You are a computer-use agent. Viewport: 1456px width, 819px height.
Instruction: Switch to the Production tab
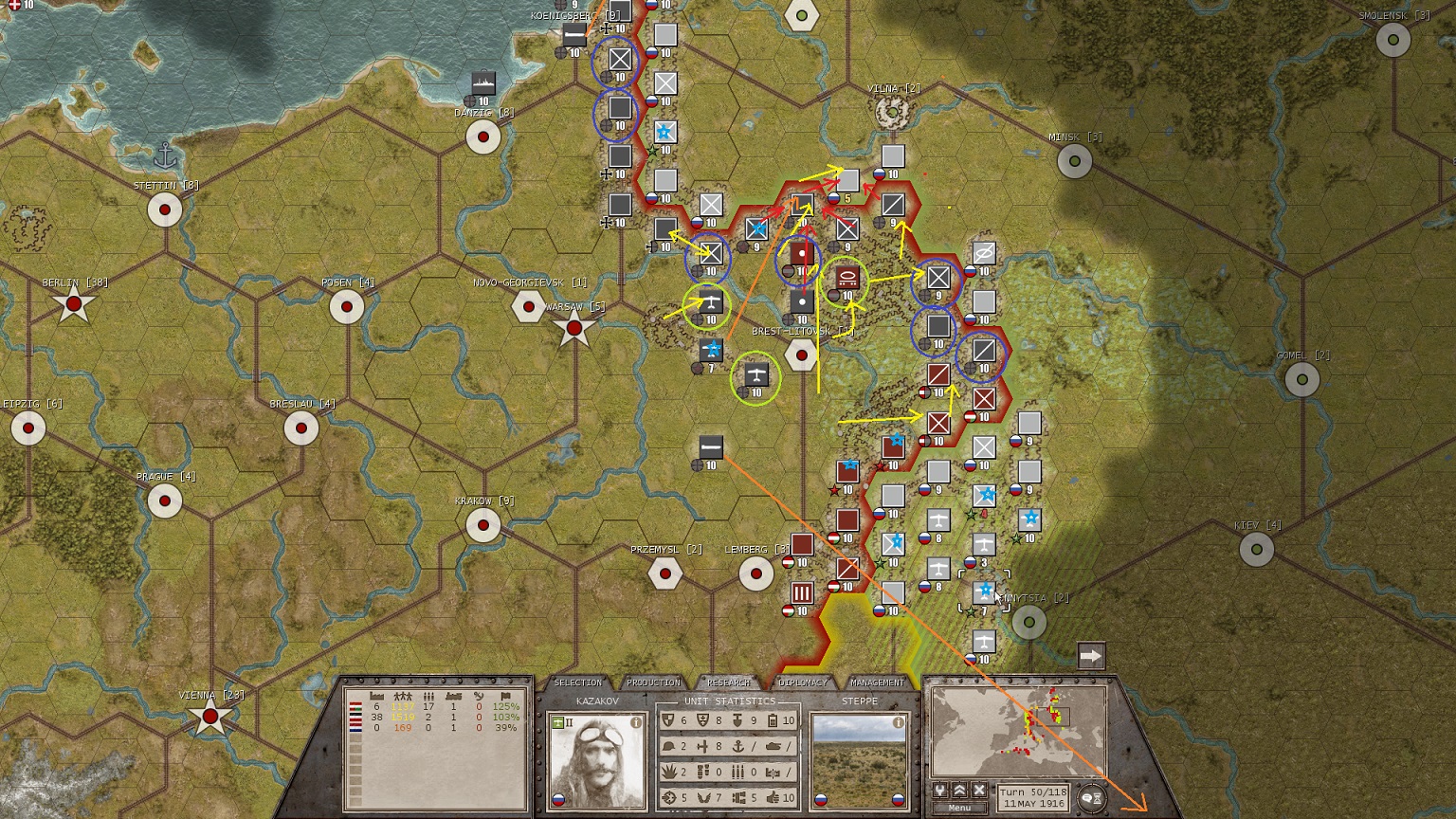[x=653, y=682]
